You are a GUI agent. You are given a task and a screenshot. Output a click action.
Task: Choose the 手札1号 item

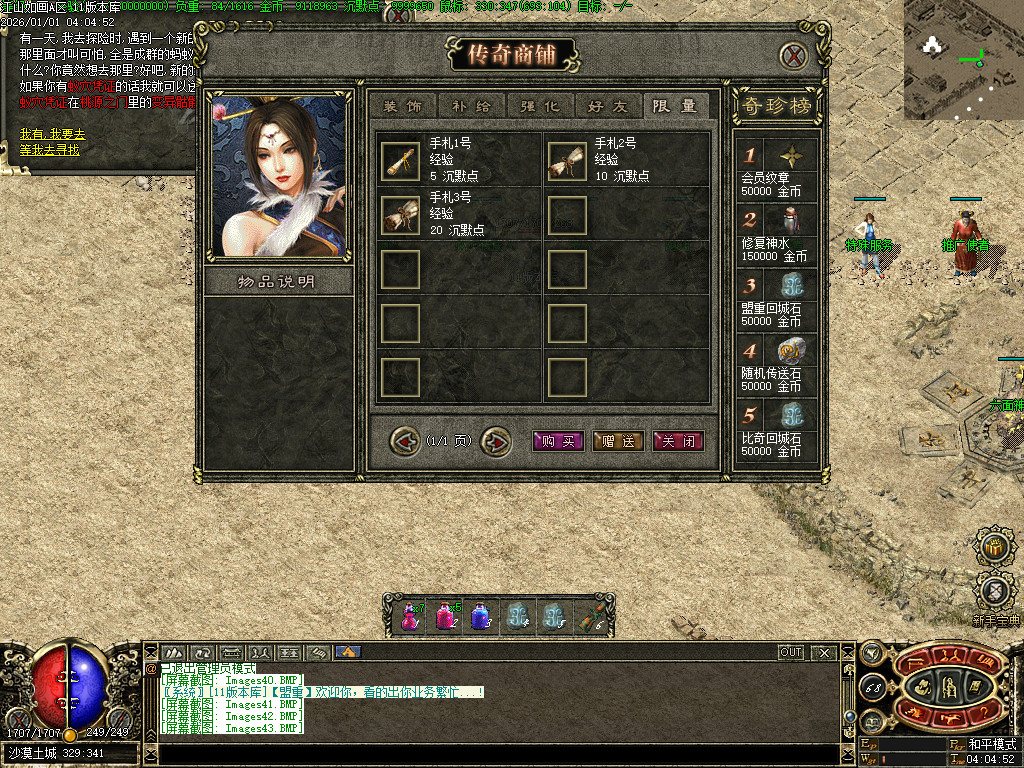(400, 161)
